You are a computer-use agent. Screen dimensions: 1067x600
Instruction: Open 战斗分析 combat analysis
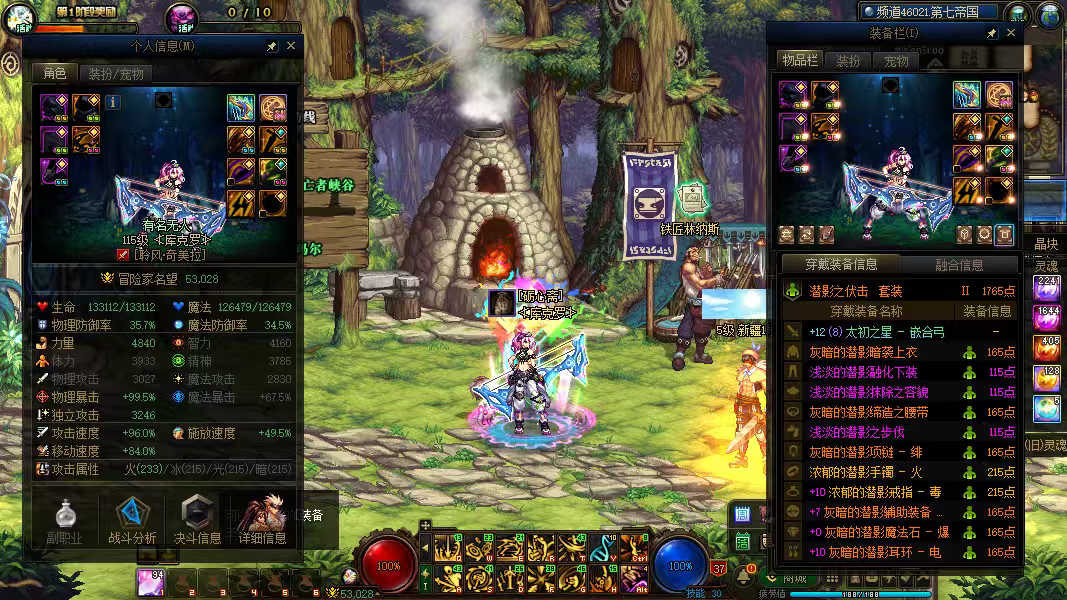(132, 519)
